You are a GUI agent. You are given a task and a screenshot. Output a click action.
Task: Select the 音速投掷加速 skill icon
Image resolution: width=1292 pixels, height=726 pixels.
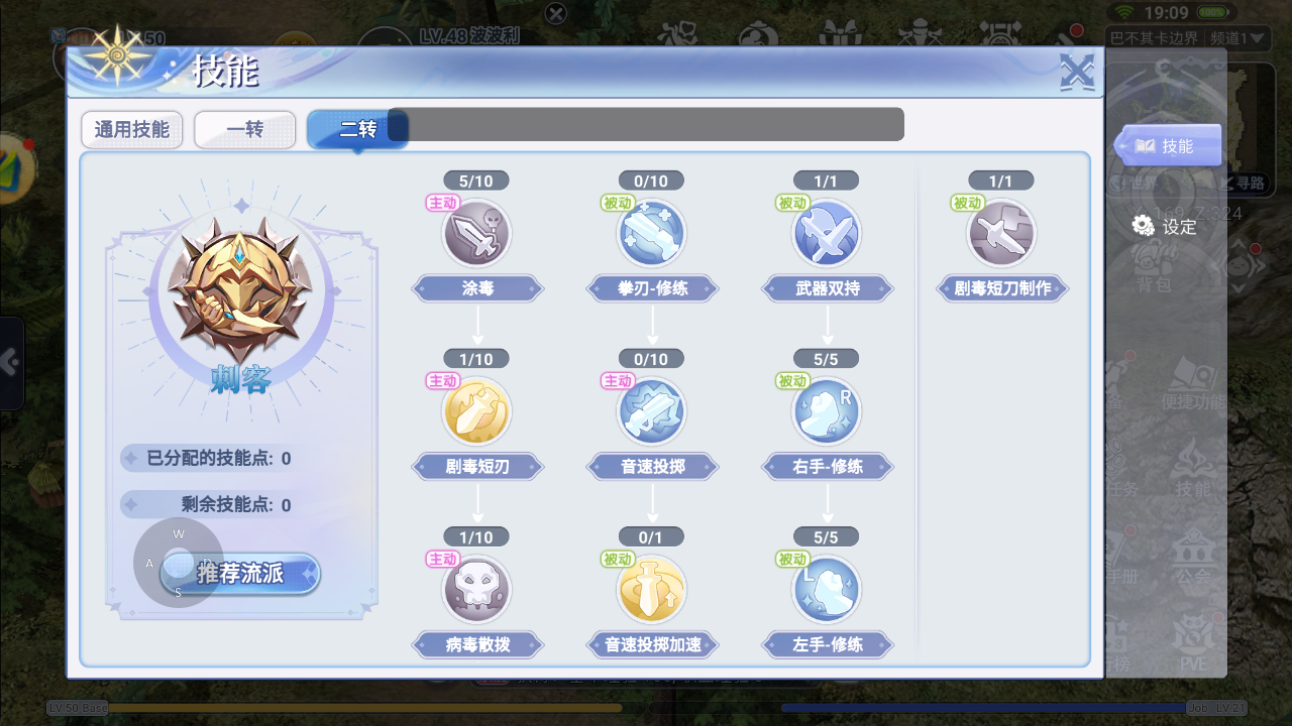coord(652,590)
